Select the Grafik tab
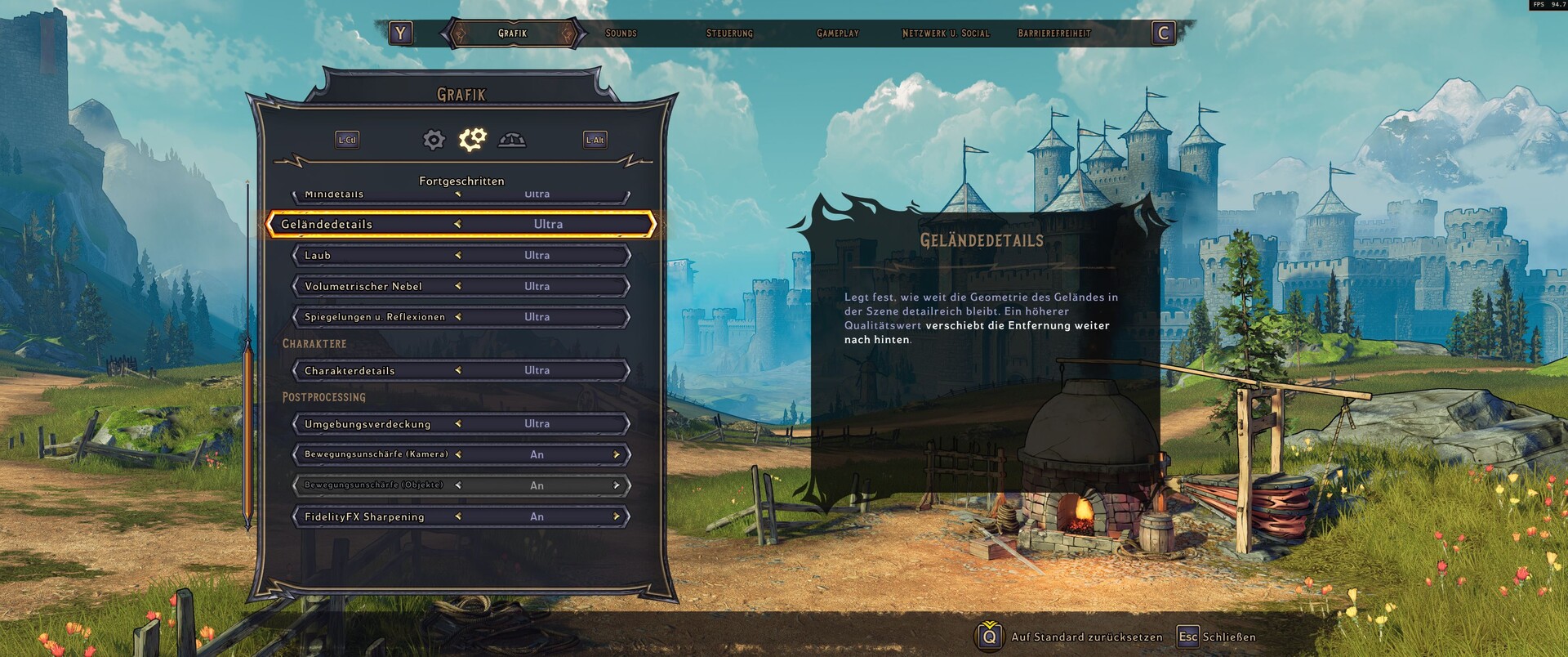The width and height of the screenshot is (1568, 657). (x=513, y=34)
